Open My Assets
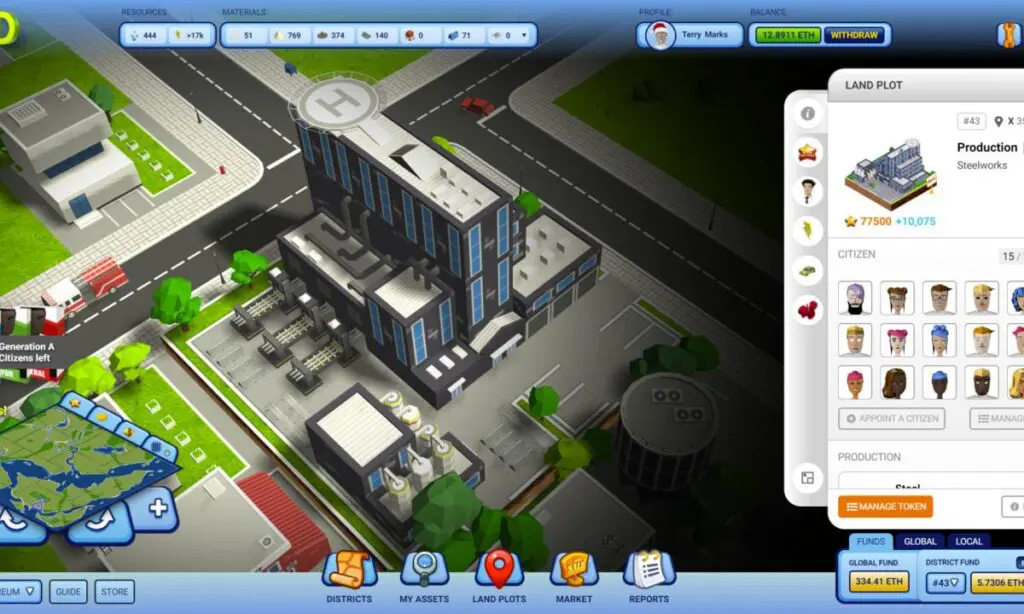This screenshot has height=614, width=1024. tap(424, 578)
